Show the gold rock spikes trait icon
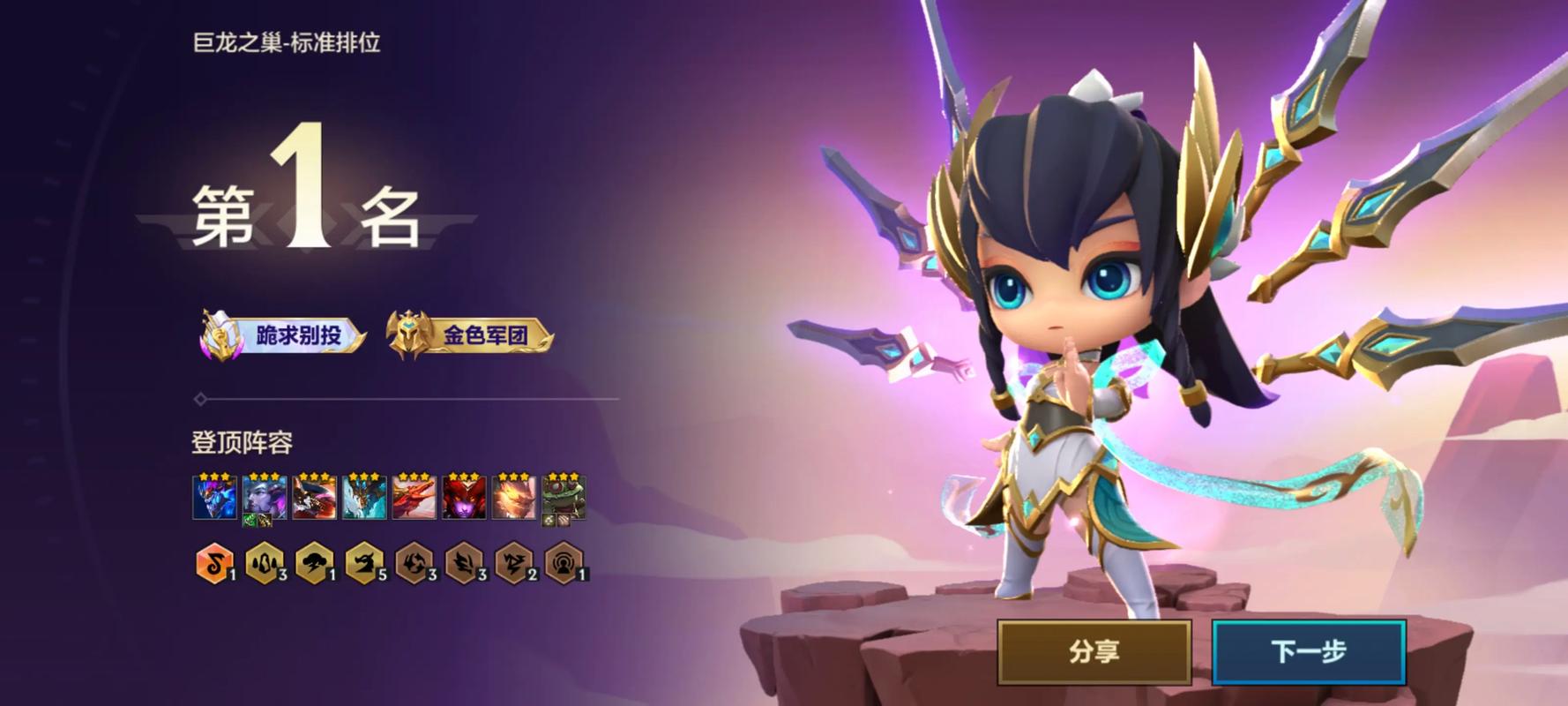 [x=263, y=564]
